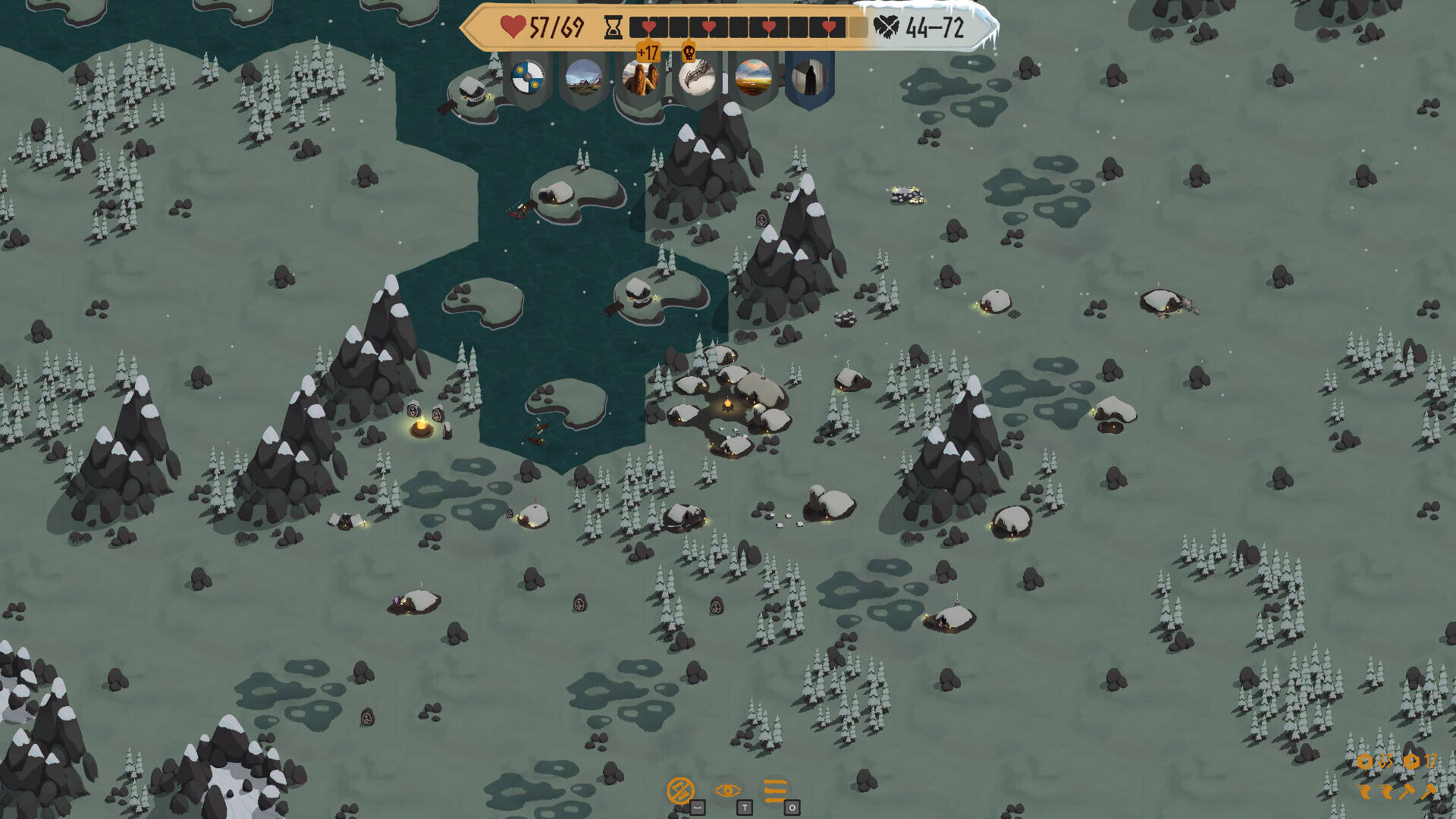
Task: Toggle the hammer build tool at bottom right
Action: coord(1430,790)
